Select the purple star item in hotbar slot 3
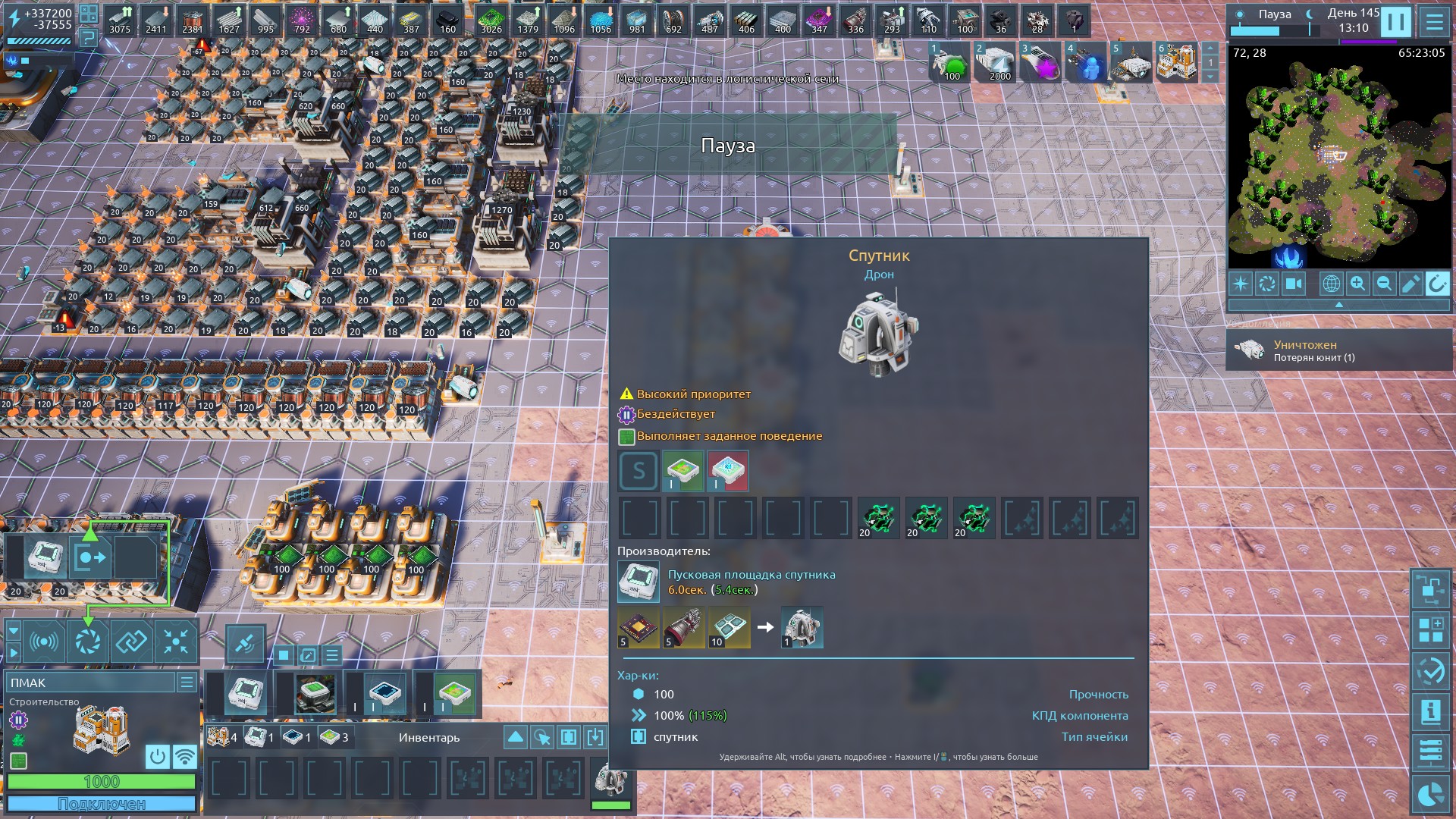The image size is (1456, 819). (1040, 64)
